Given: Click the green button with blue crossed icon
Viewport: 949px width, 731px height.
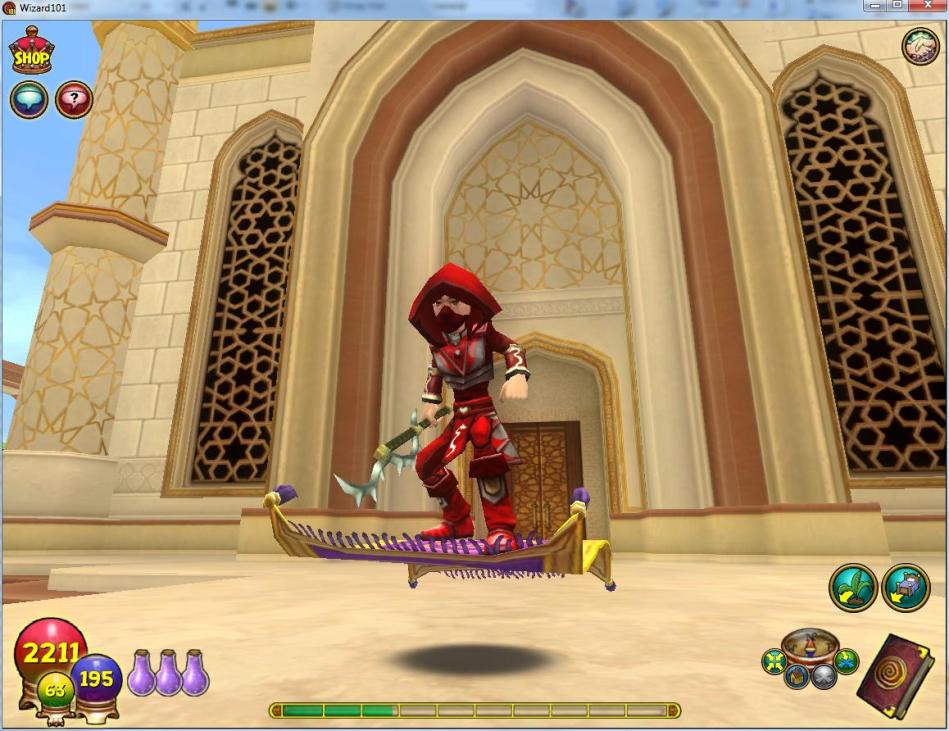Looking at the screenshot, I should [846, 661].
